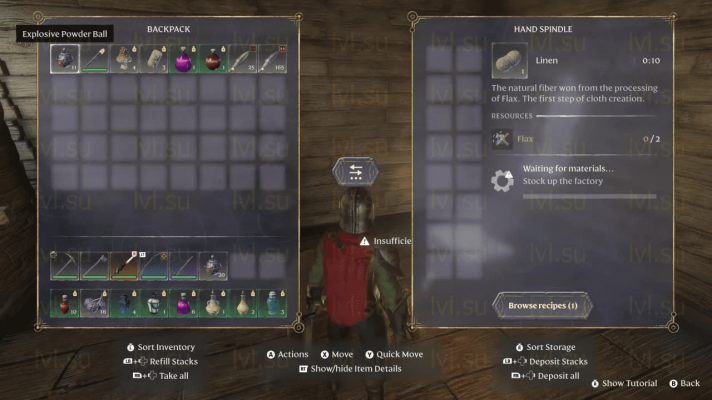This screenshot has width=712, height=400.
Task: Select the Explosive Powder Ball in backpack
Action: pyautogui.click(x=65, y=59)
